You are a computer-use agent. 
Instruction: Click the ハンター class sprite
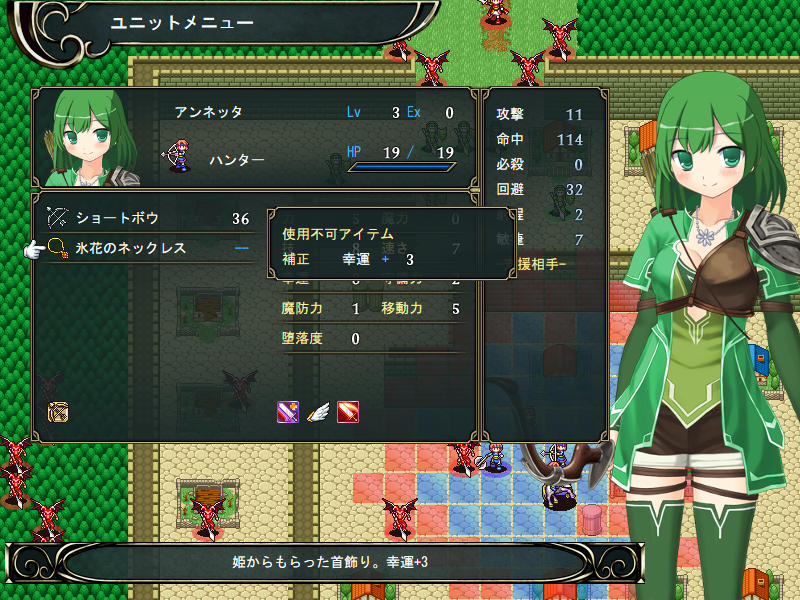coord(181,157)
